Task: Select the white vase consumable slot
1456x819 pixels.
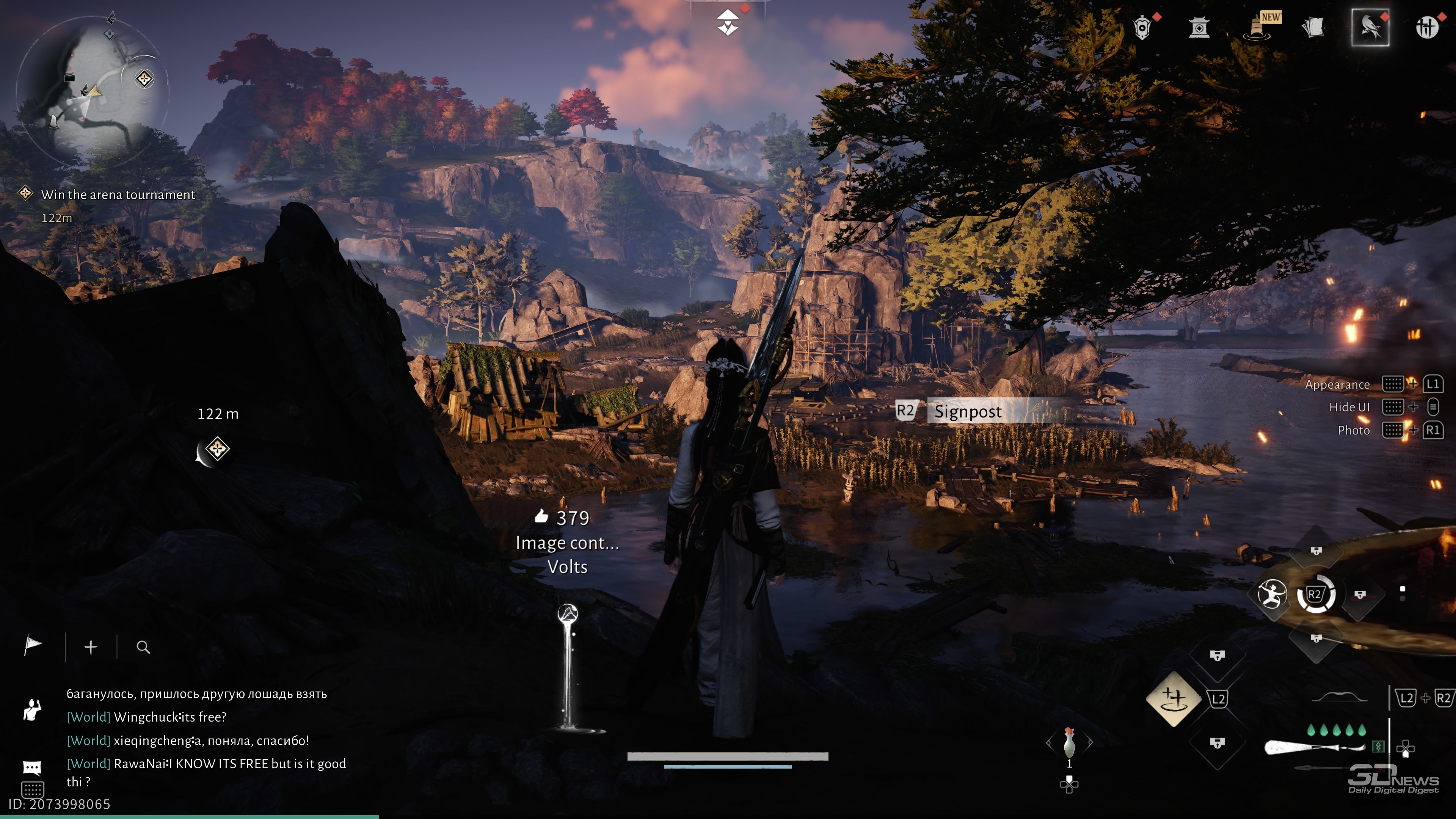Action: pyautogui.click(x=1069, y=742)
